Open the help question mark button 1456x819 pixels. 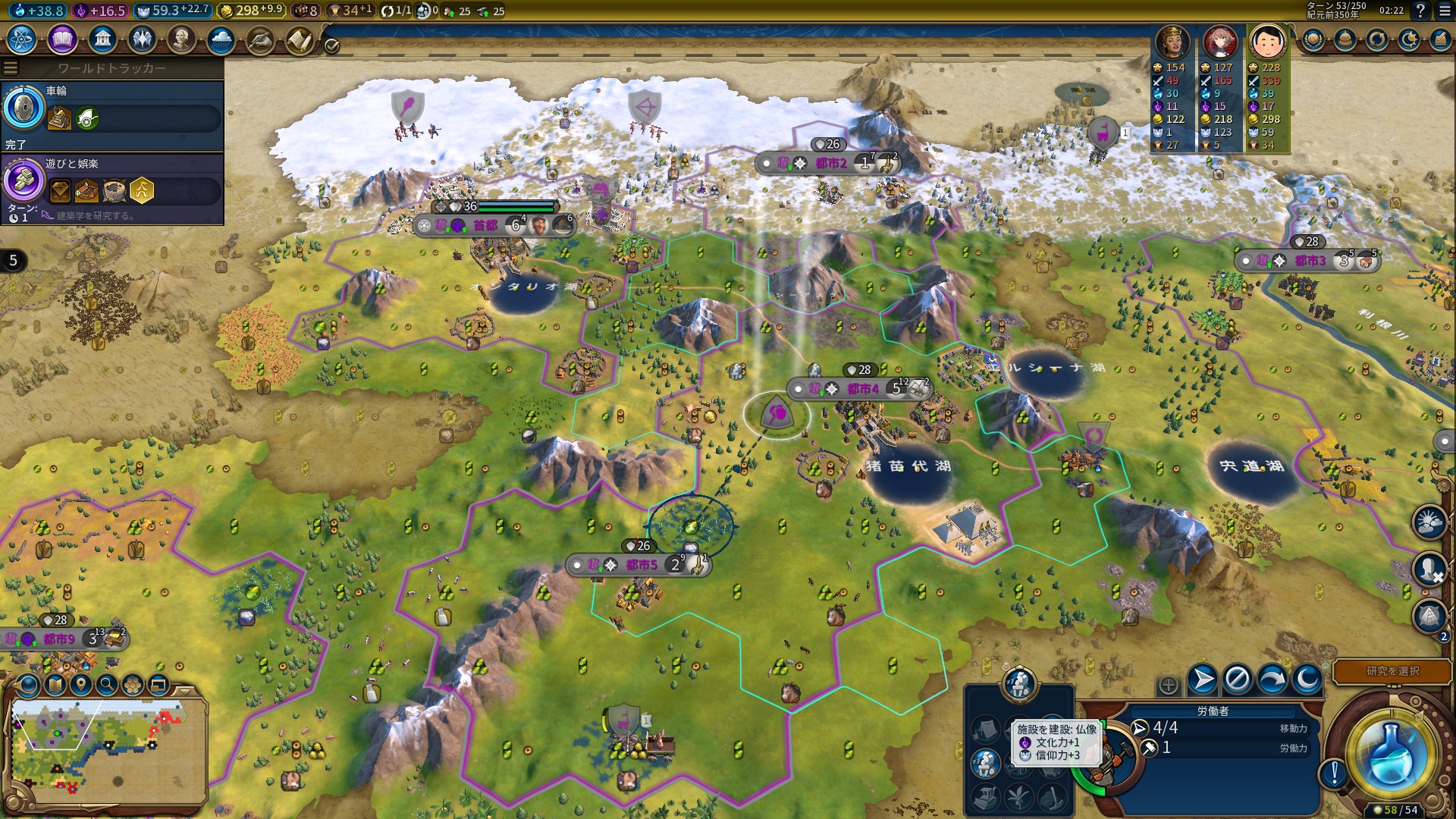[1420, 11]
